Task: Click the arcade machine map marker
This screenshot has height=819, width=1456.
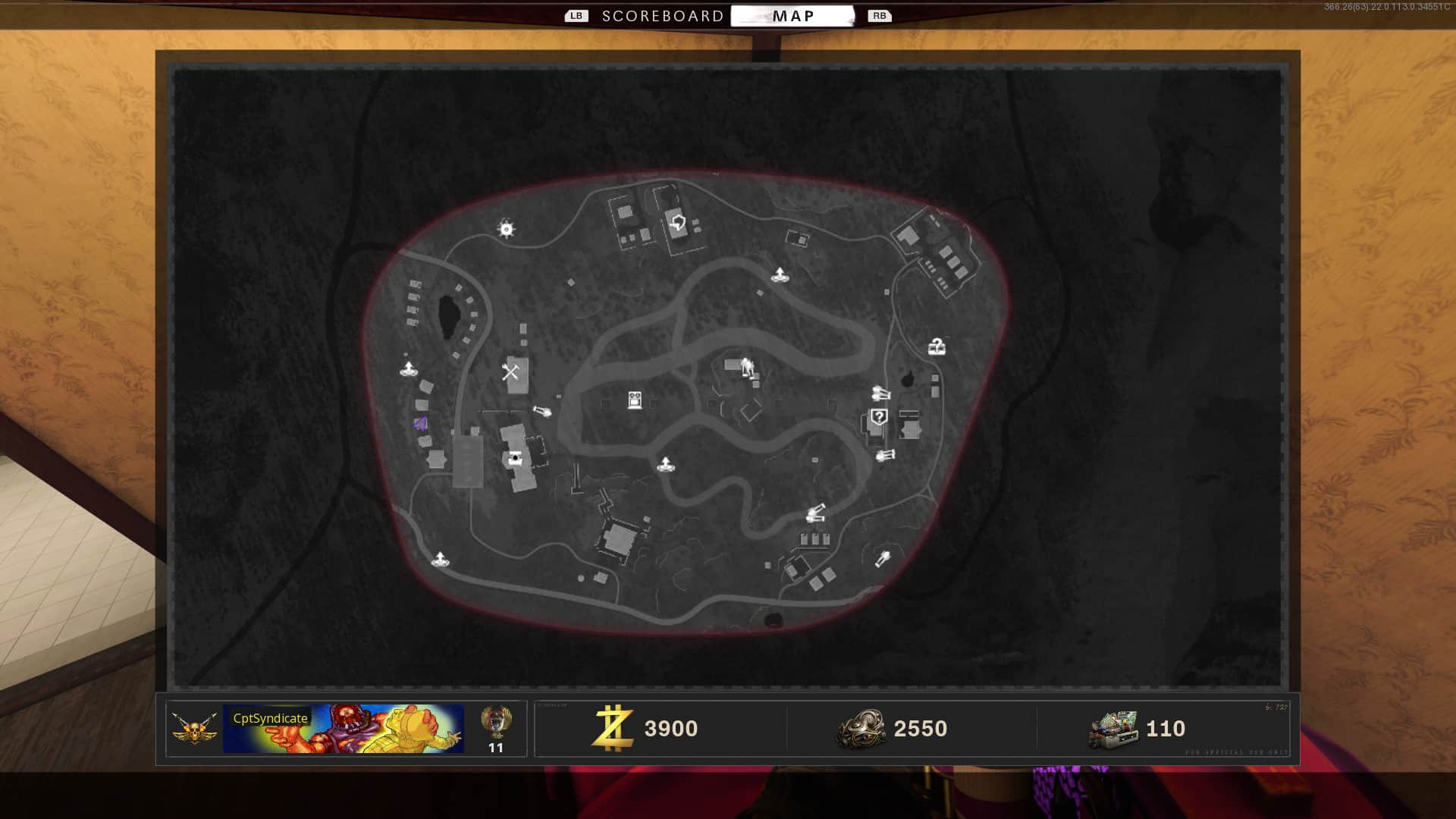Action: click(x=635, y=400)
